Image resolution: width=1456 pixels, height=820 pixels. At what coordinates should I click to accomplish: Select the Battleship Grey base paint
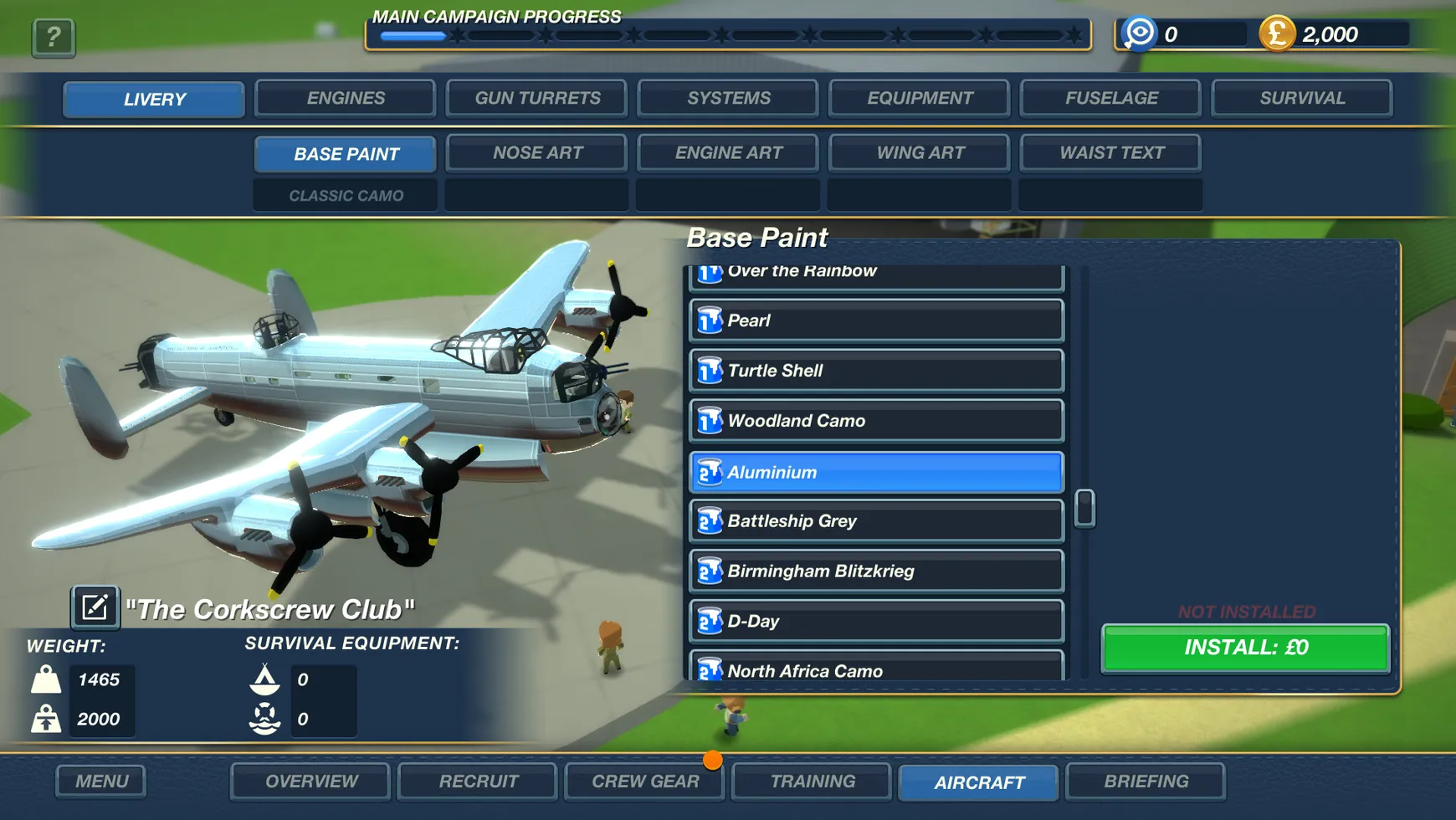click(875, 521)
